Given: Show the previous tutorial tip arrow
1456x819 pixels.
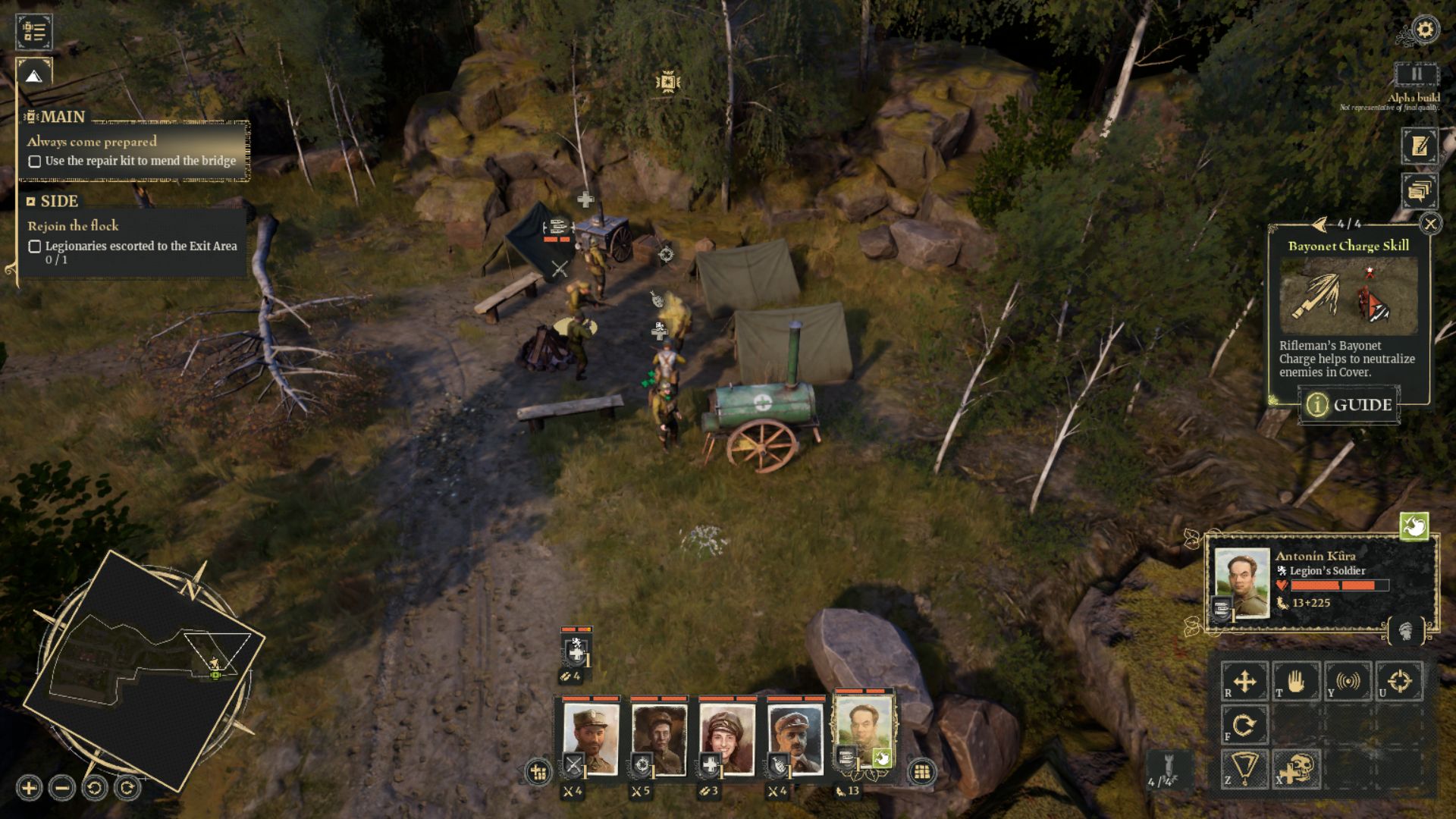Looking at the screenshot, I should point(1320,224).
